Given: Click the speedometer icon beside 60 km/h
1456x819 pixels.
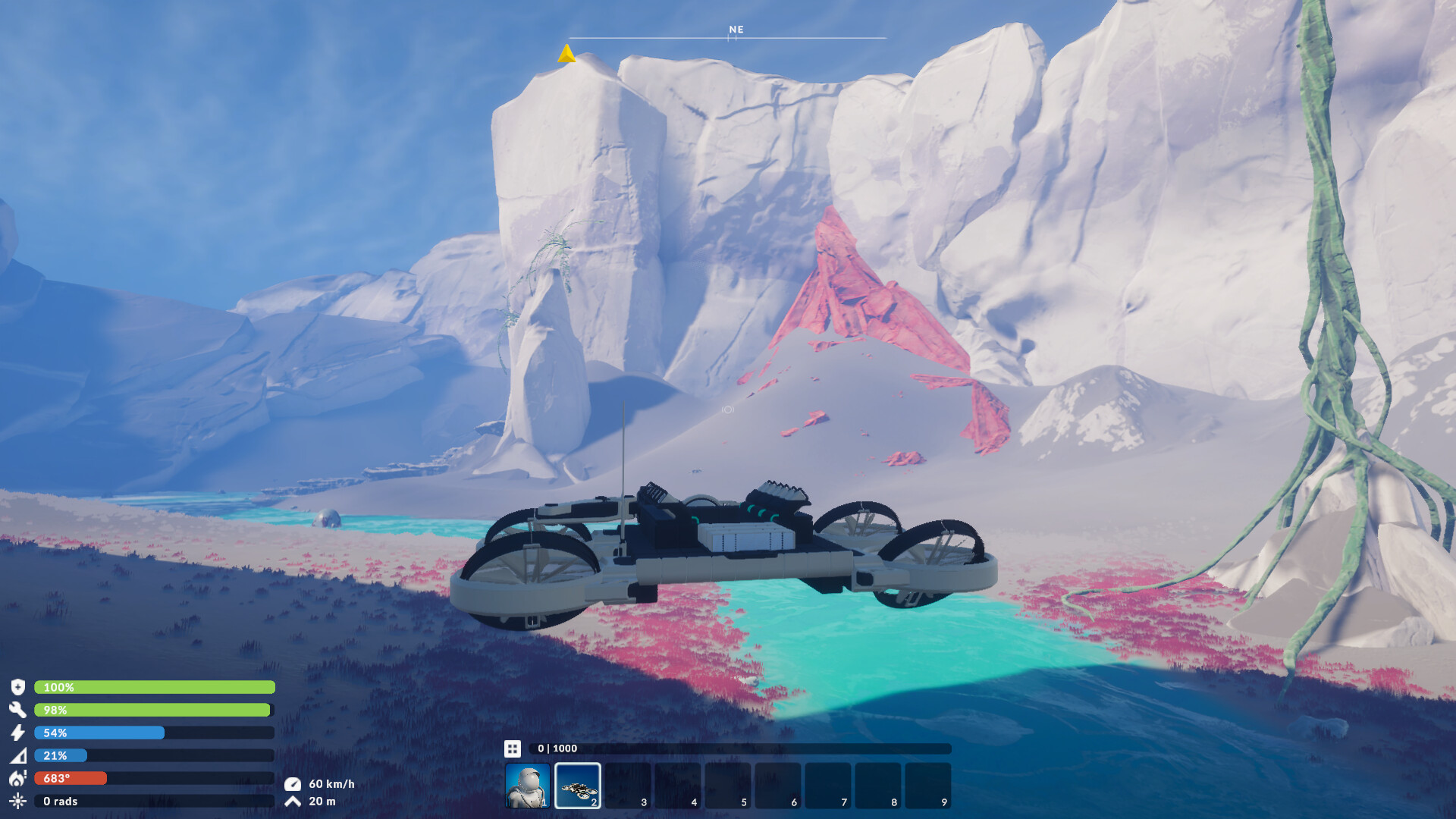Looking at the screenshot, I should pyautogui.click(x=295, y=783).
